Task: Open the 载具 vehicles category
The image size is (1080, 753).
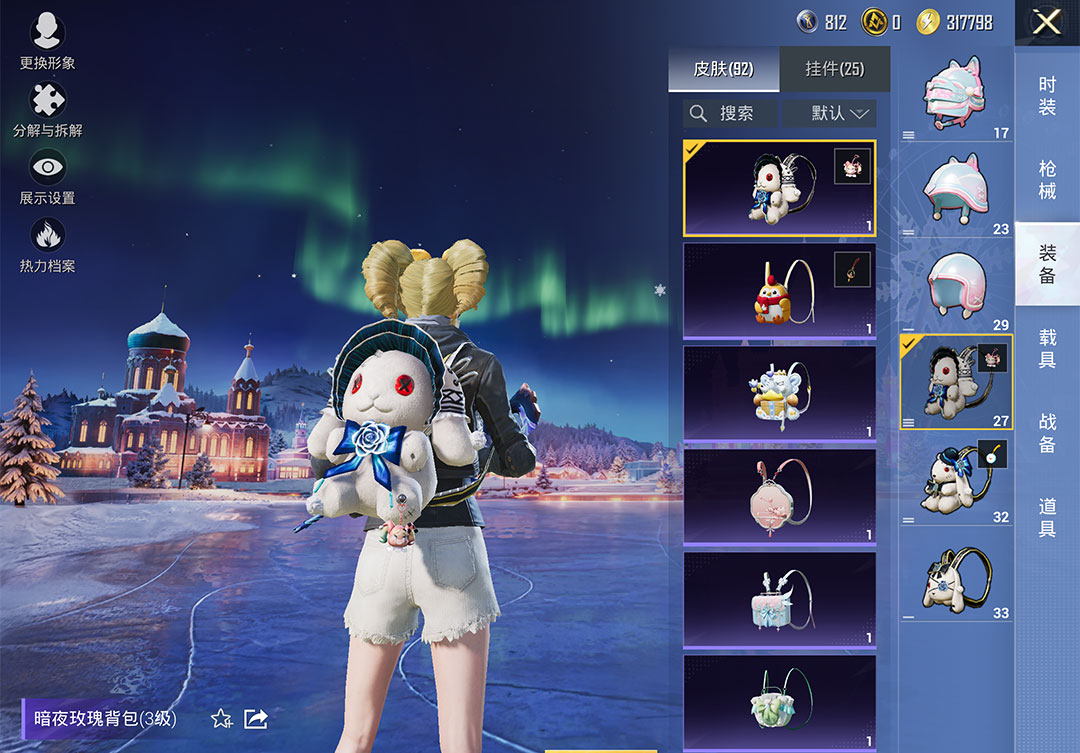Action: click(1047, 348)
